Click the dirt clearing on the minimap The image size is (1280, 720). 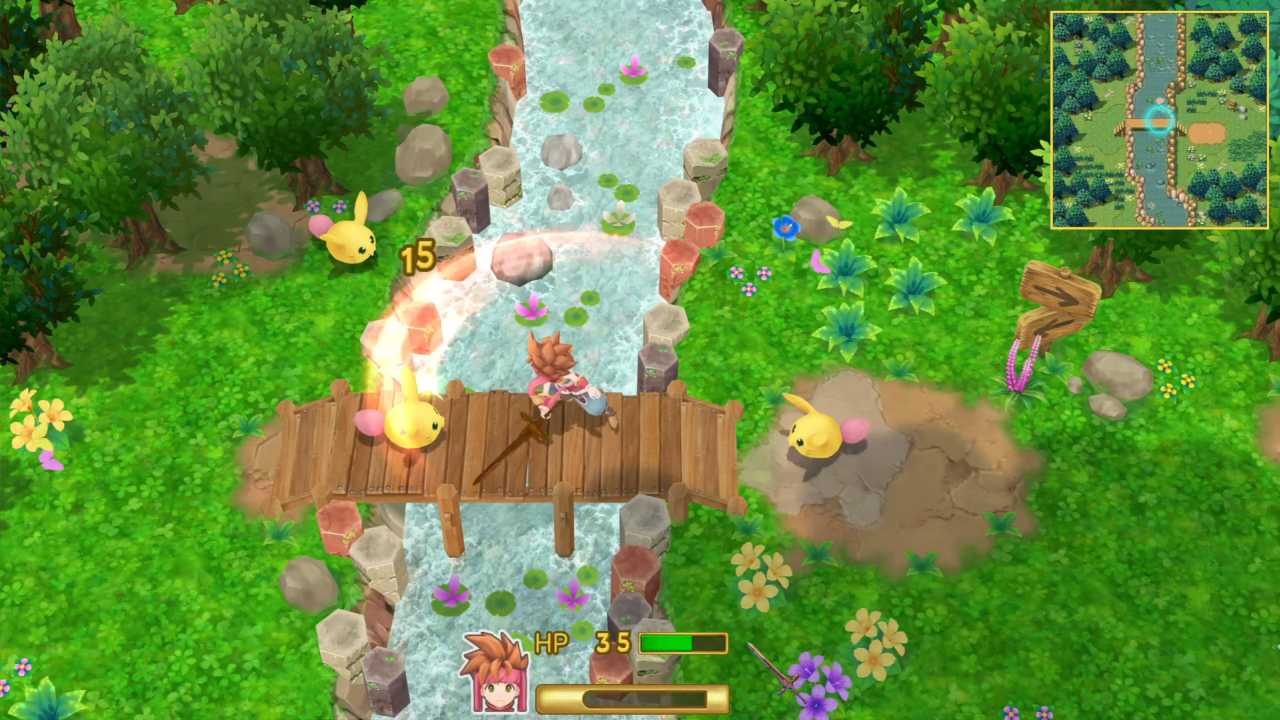pos(1206,133)
